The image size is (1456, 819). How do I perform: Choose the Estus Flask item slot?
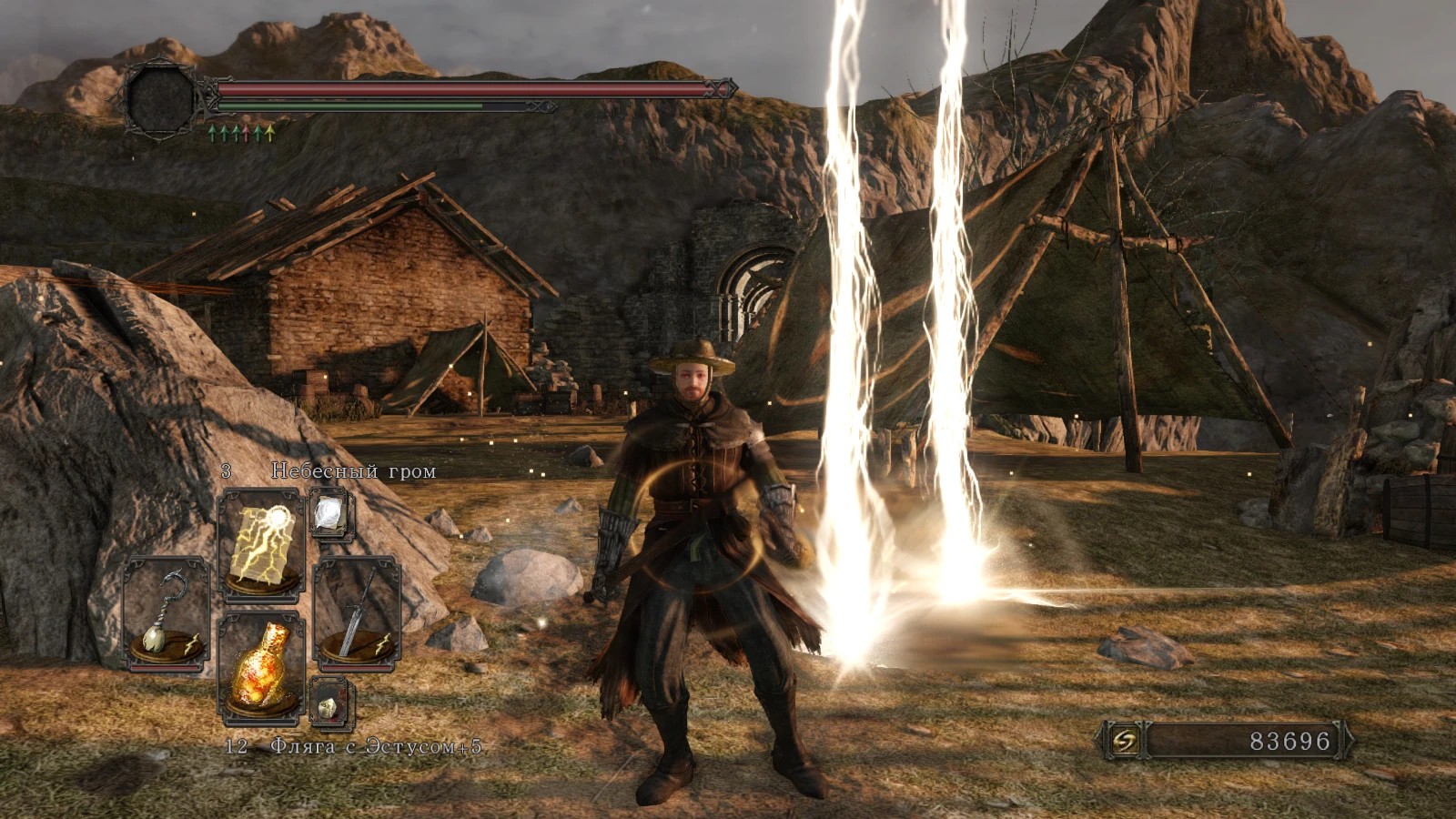point(262,668)
